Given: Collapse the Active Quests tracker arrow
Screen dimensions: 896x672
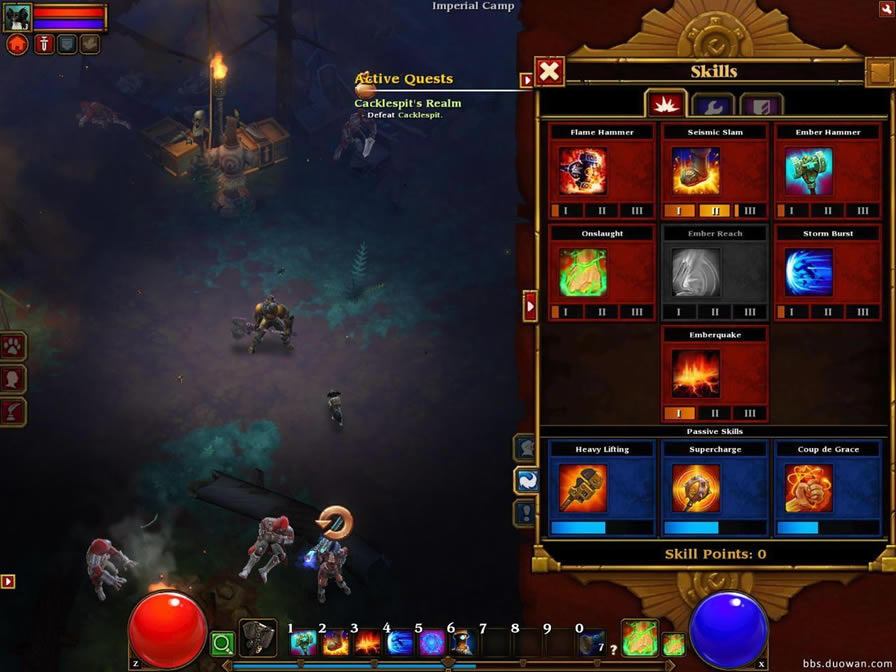Looking at the screenshot, I should pyautogui.click(x=526, y=80).
